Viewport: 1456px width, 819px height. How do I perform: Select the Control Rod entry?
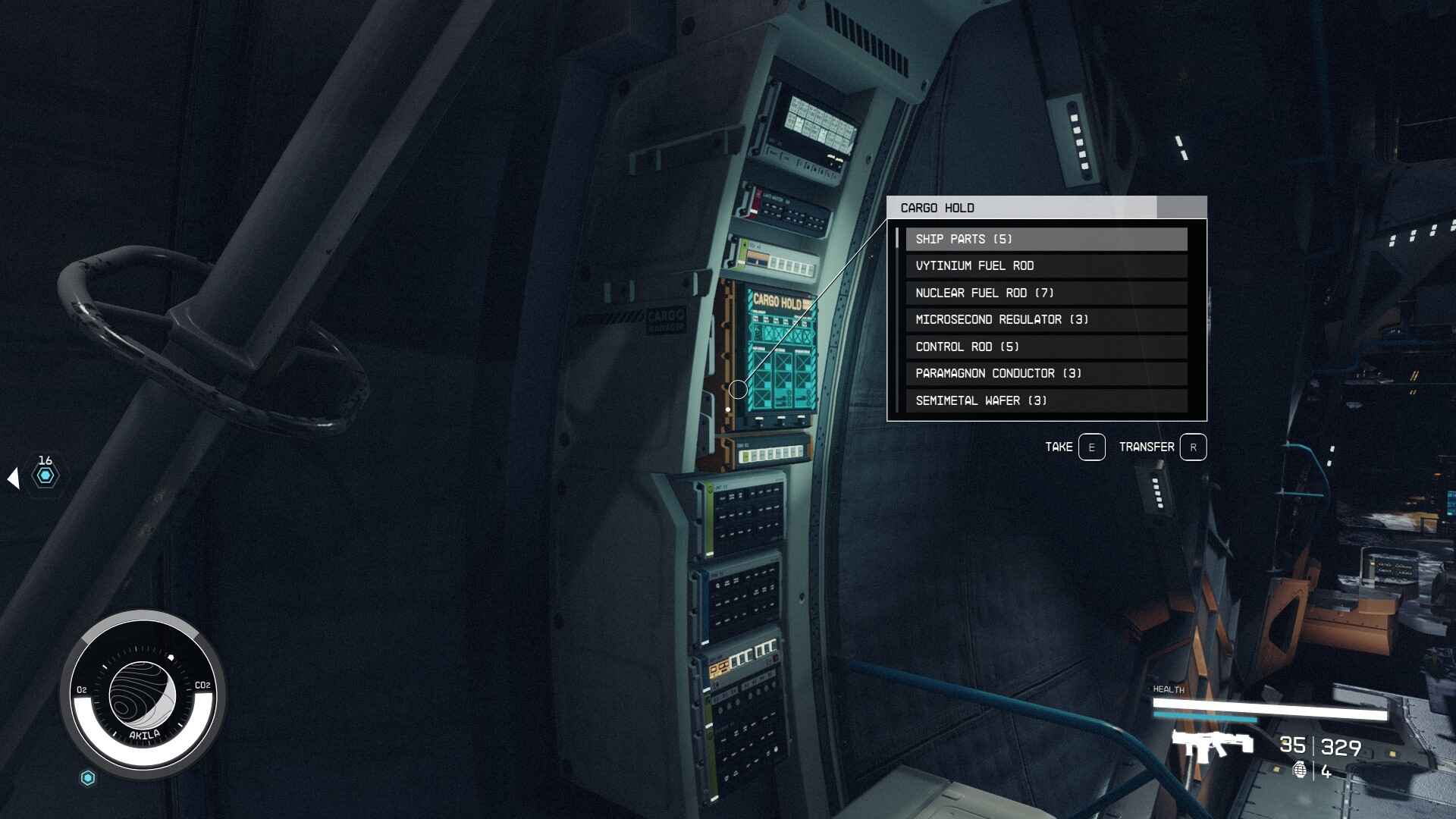1046,347
